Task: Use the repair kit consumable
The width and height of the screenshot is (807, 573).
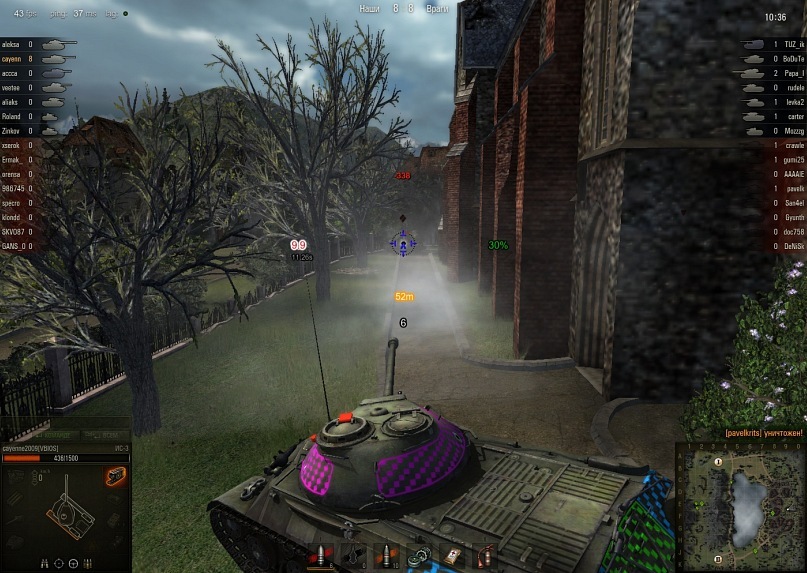Action: pos(419,555)
